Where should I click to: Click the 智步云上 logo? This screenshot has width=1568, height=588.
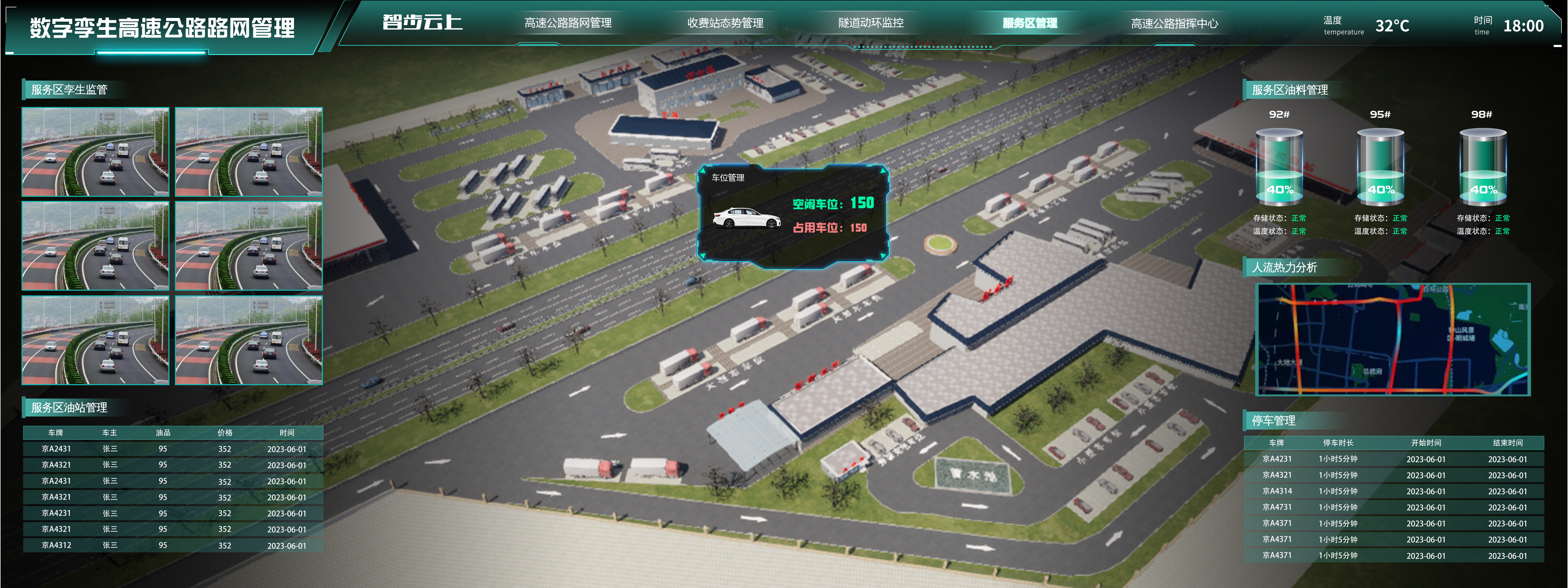point(422,23)
